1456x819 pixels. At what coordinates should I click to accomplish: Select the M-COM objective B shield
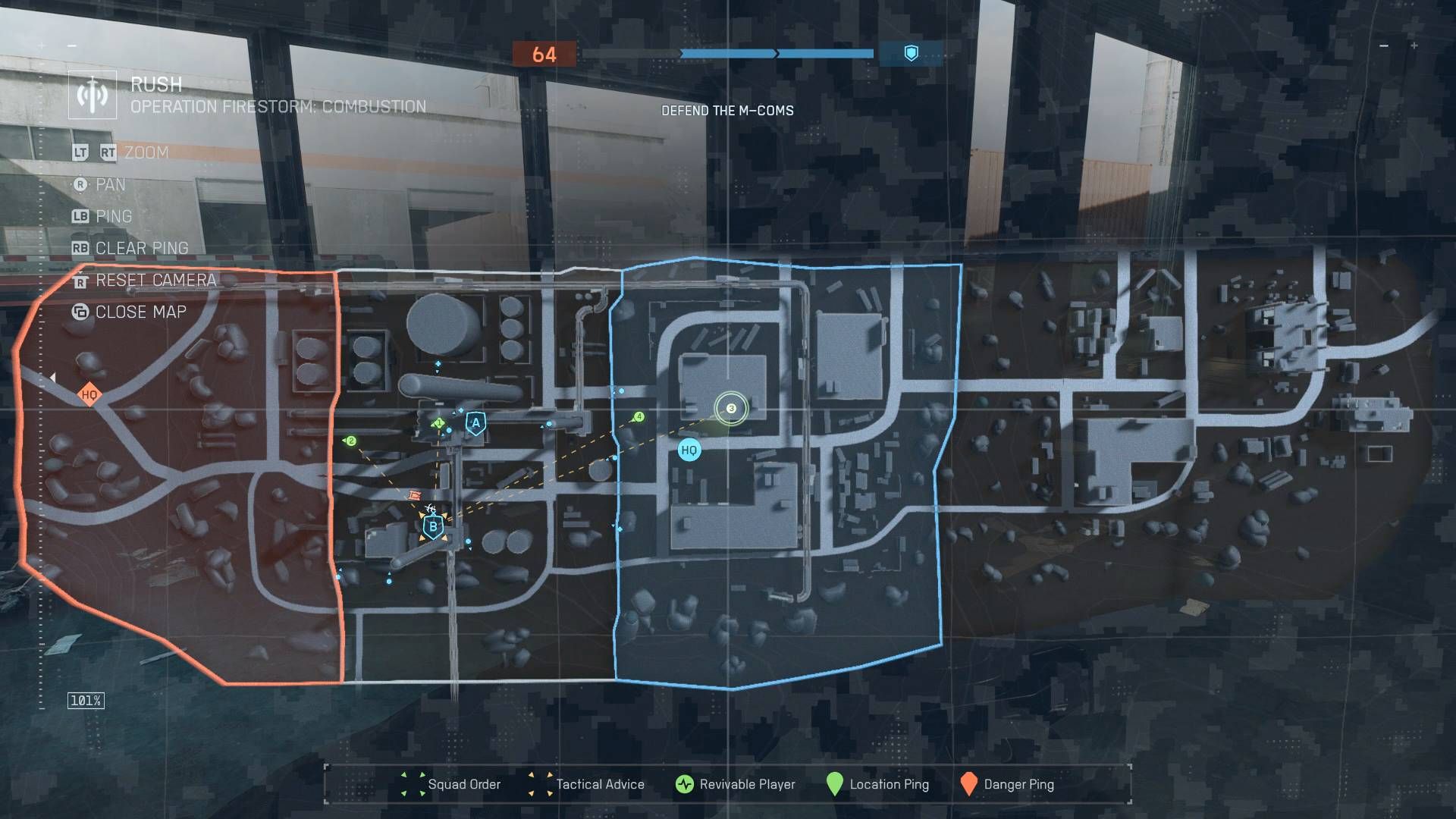432,525
